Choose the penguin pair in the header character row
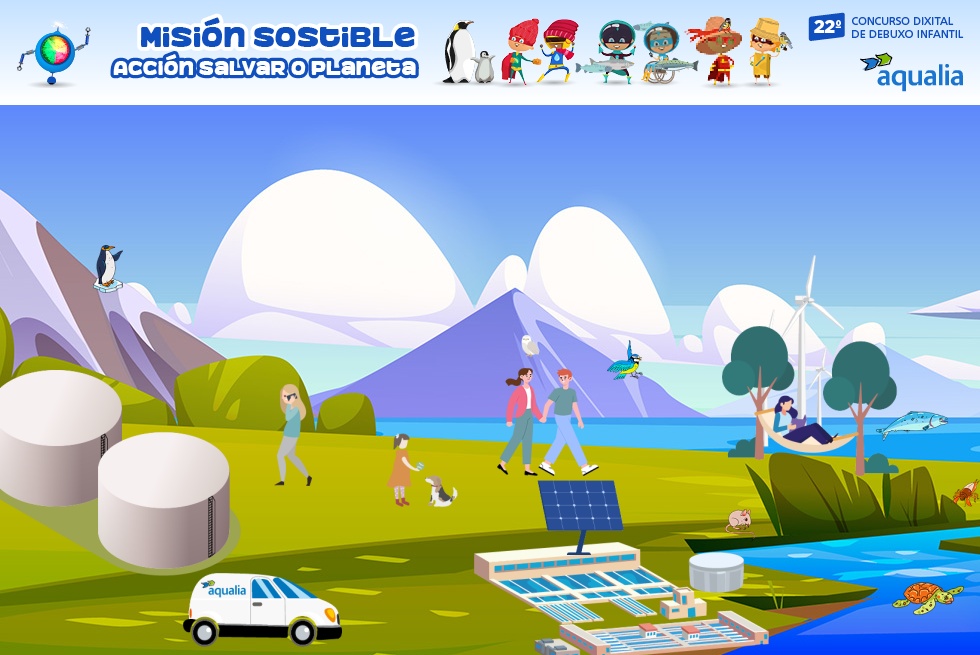Image resolution: width=980 pixels, height=655 pixels. (467, 53)
